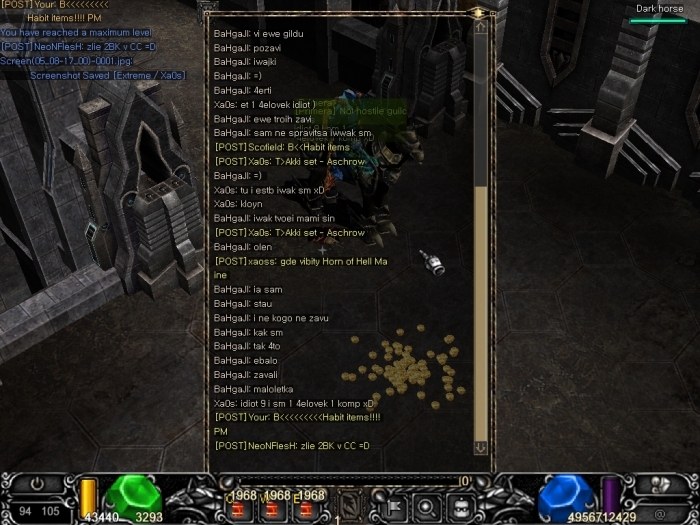The width and height of the screenshot is (700, 525).
Task: Click the round target icon button
Action: pyautogui.click(x=426, y=504)
